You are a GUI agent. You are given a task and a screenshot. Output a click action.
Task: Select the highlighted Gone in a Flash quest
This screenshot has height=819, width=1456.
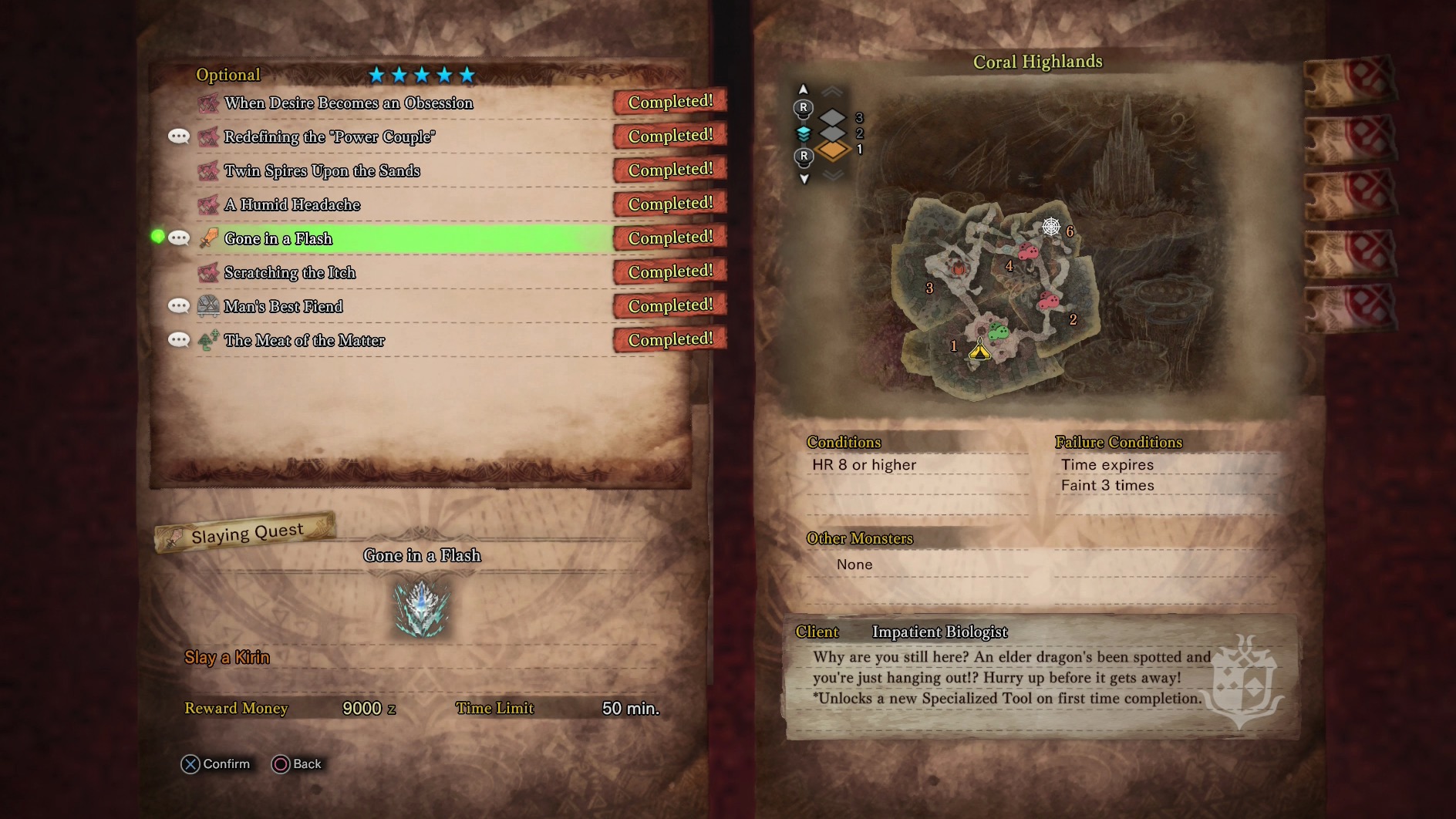coord(278,239)
